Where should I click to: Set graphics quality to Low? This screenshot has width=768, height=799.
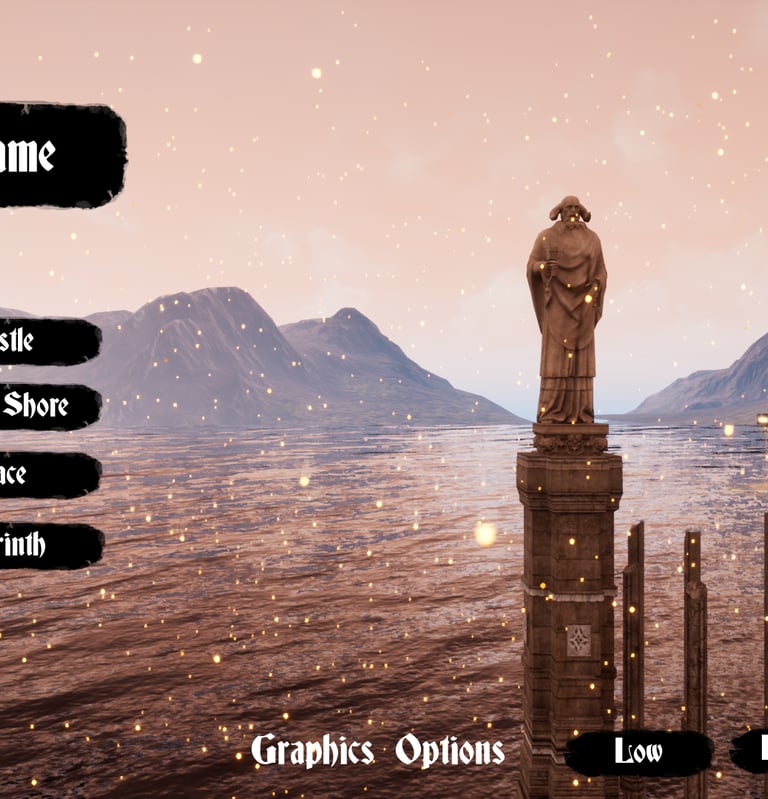[639, 752]
